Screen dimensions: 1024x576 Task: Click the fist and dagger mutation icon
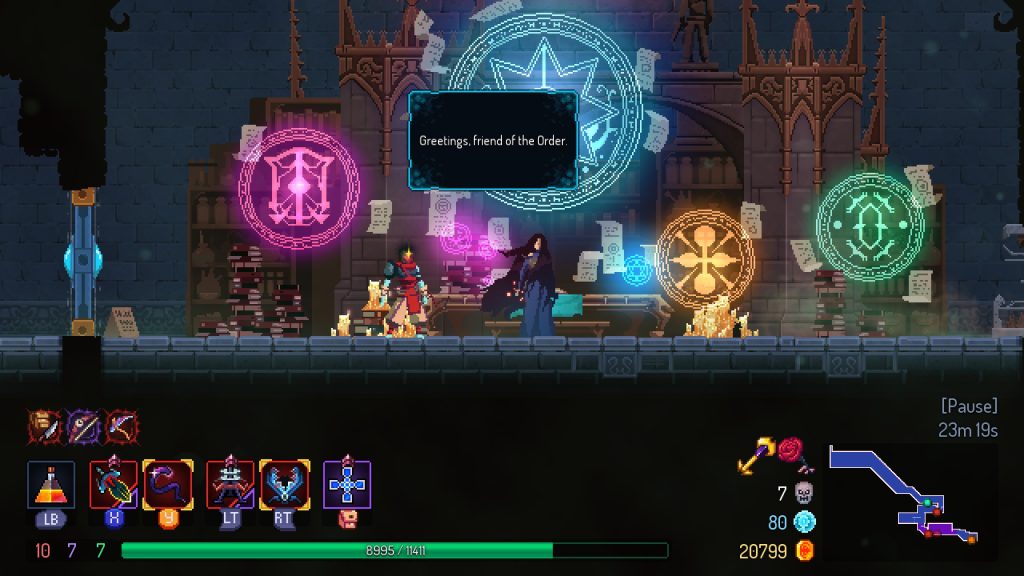tap(43, 426)
